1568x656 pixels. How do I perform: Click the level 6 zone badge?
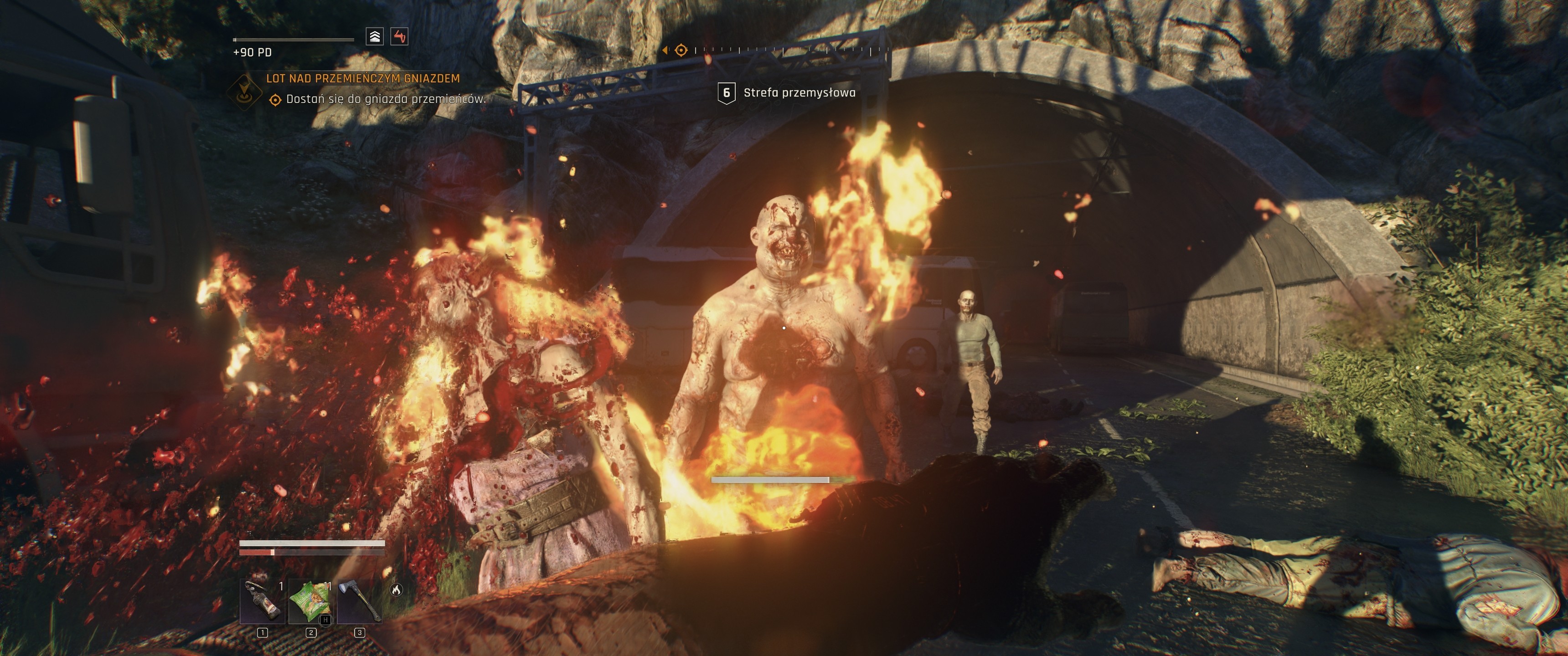click(726, 92)
